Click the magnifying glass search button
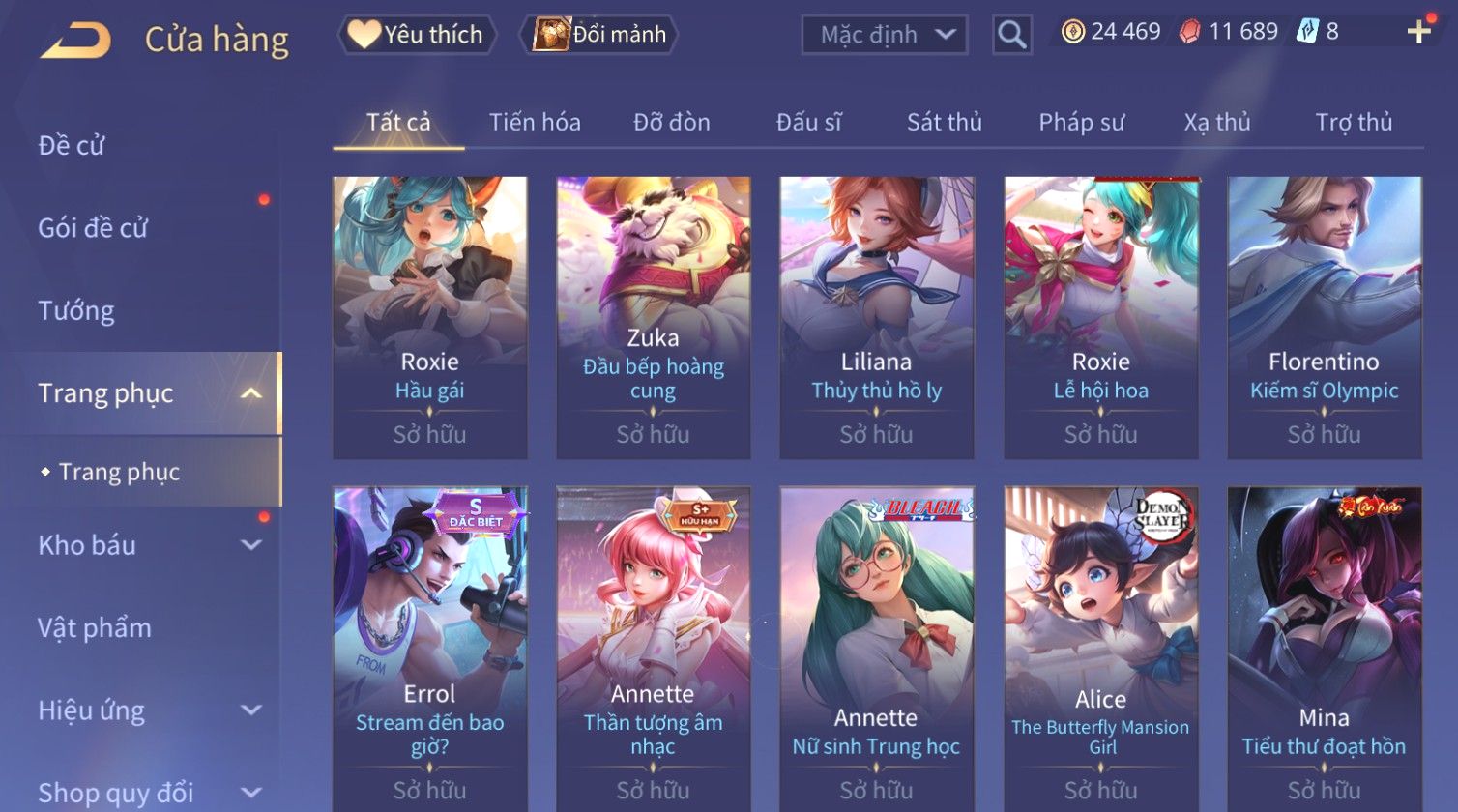Viewport: 1458px width, 812px height. pyautogui.click(x=1011, y=36)
